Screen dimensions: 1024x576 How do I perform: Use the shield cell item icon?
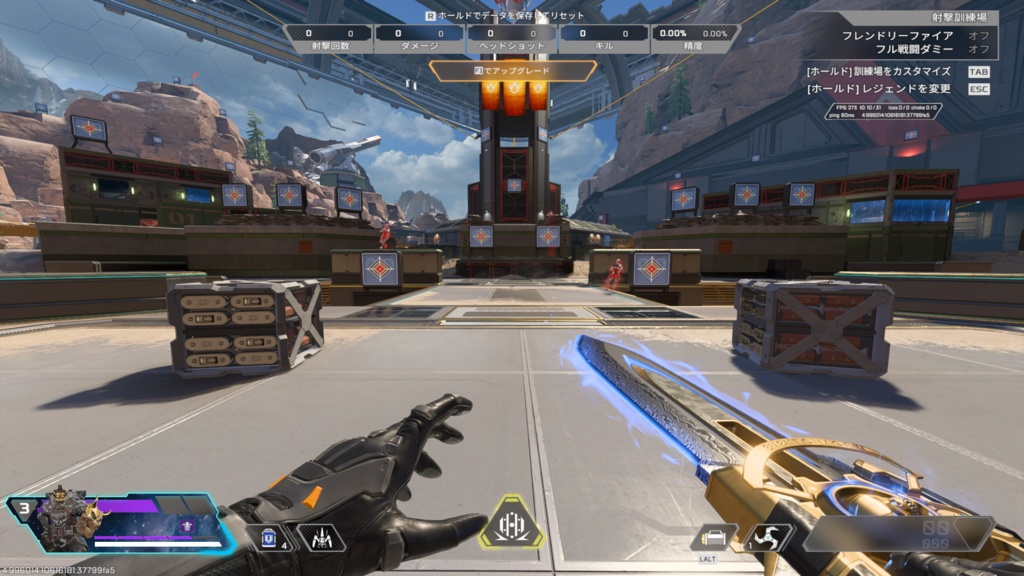click(267, 538)
